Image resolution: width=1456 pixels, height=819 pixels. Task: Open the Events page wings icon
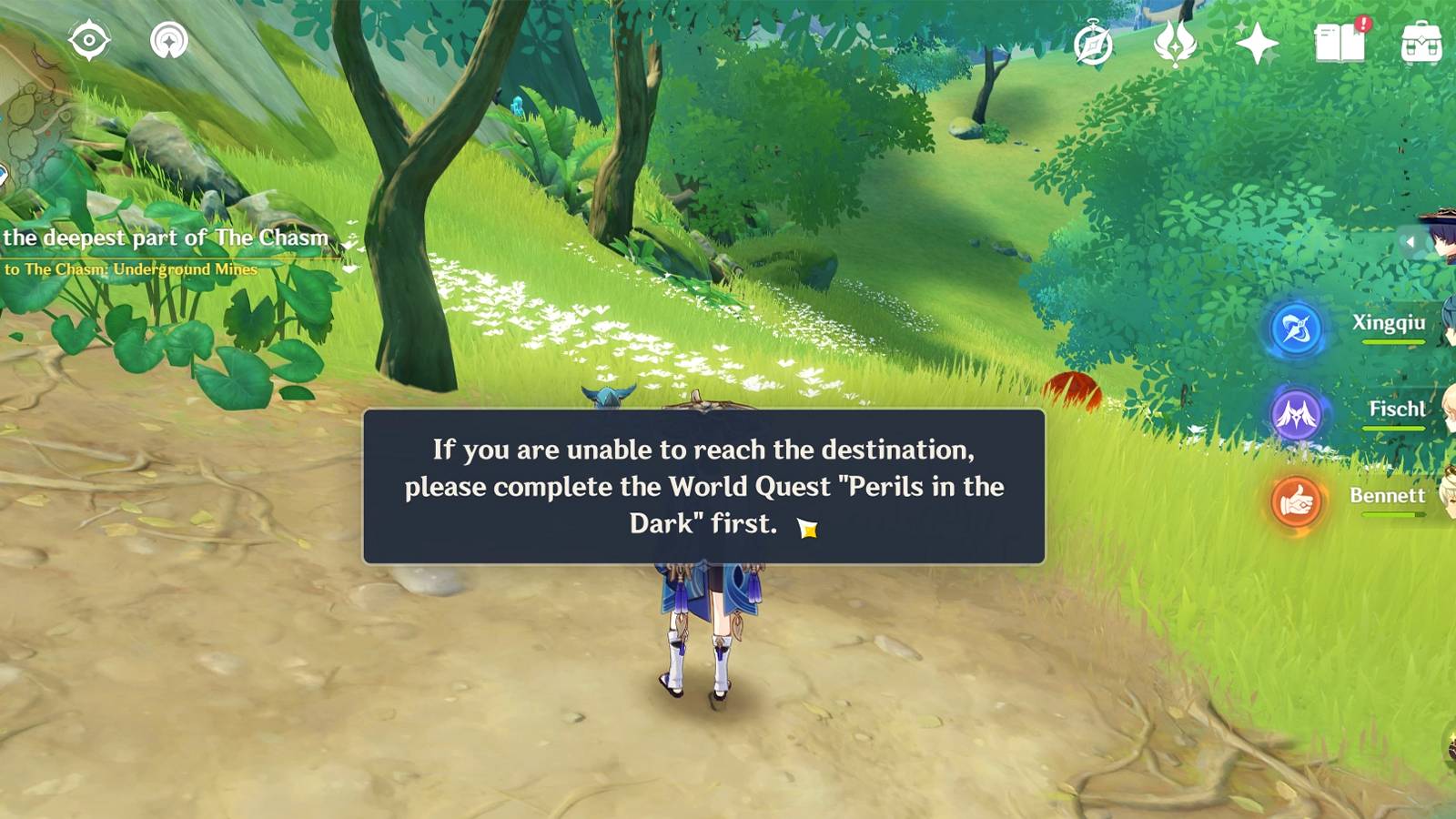tap(1174, 41)
